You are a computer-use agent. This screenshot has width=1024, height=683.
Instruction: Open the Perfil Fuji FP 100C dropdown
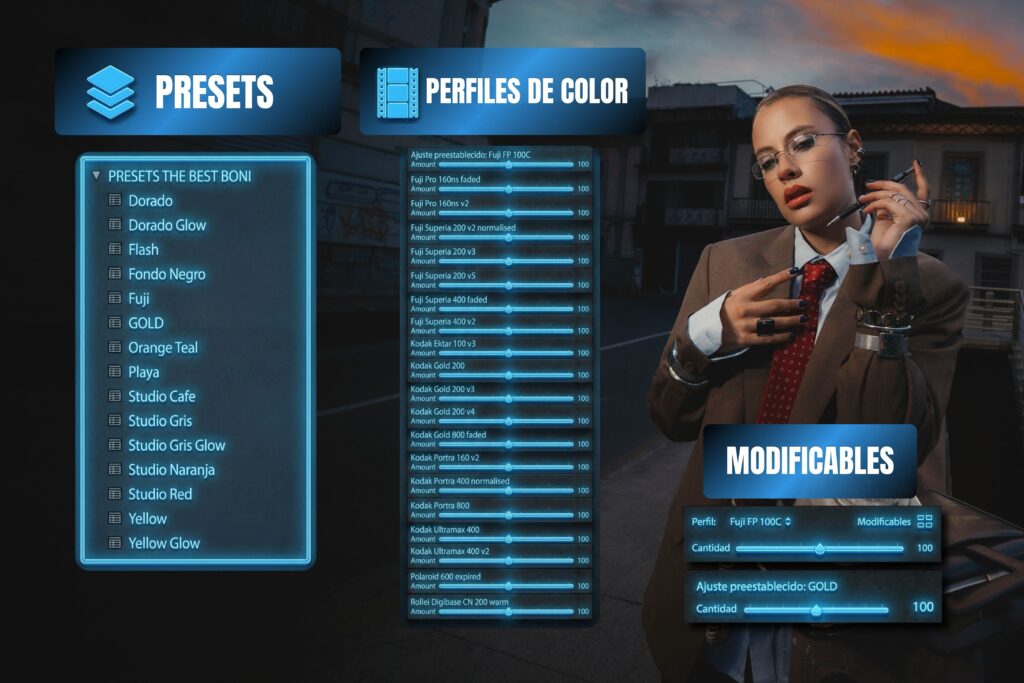click(760, 521)
